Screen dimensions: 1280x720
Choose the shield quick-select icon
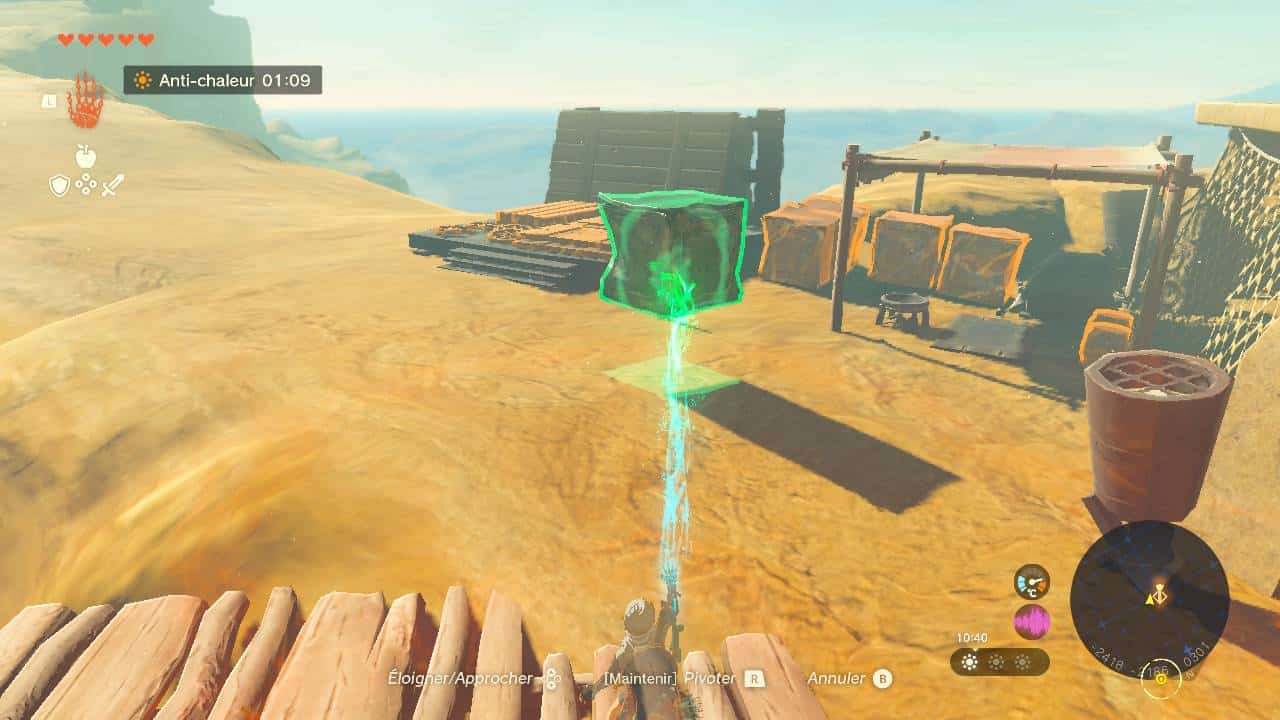point(60,185)
